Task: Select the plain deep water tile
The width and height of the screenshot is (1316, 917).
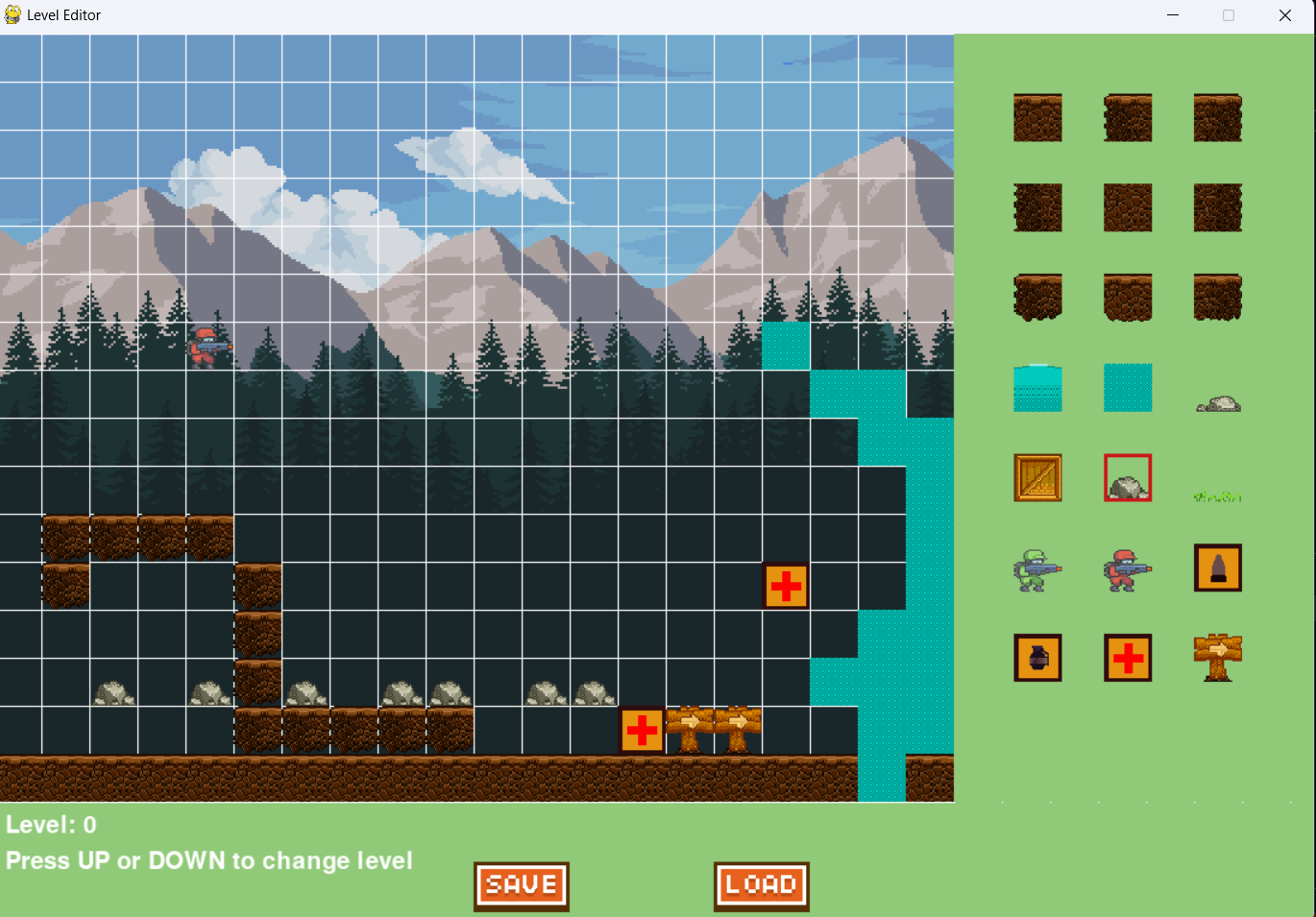Action: tap(1128, 387)
